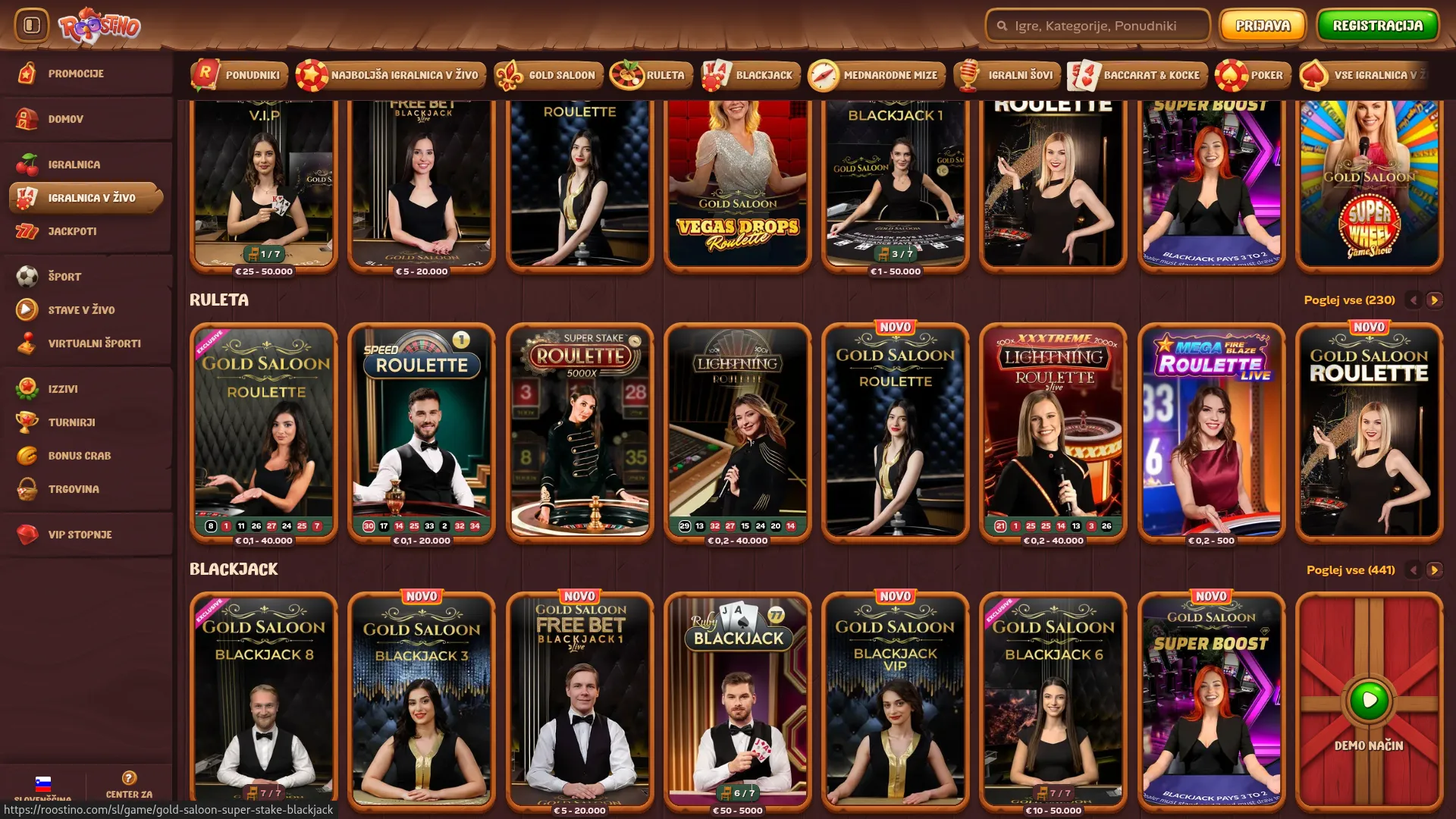Viewport: 1456px width, 819px height.
Task: Open the Šport section
Action: [64, 277]
